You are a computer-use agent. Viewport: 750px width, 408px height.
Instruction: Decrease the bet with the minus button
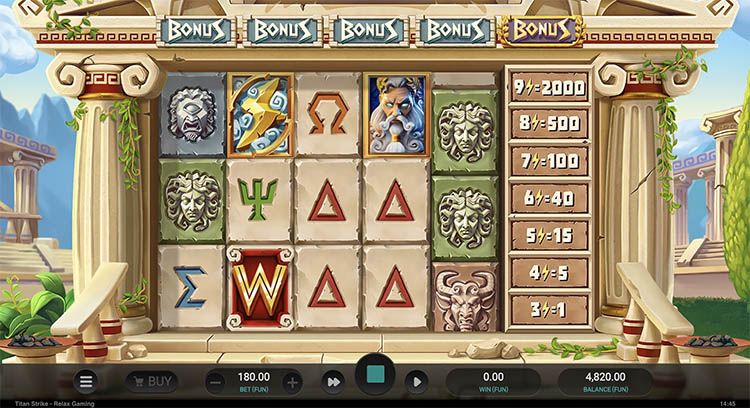(216, 381)
